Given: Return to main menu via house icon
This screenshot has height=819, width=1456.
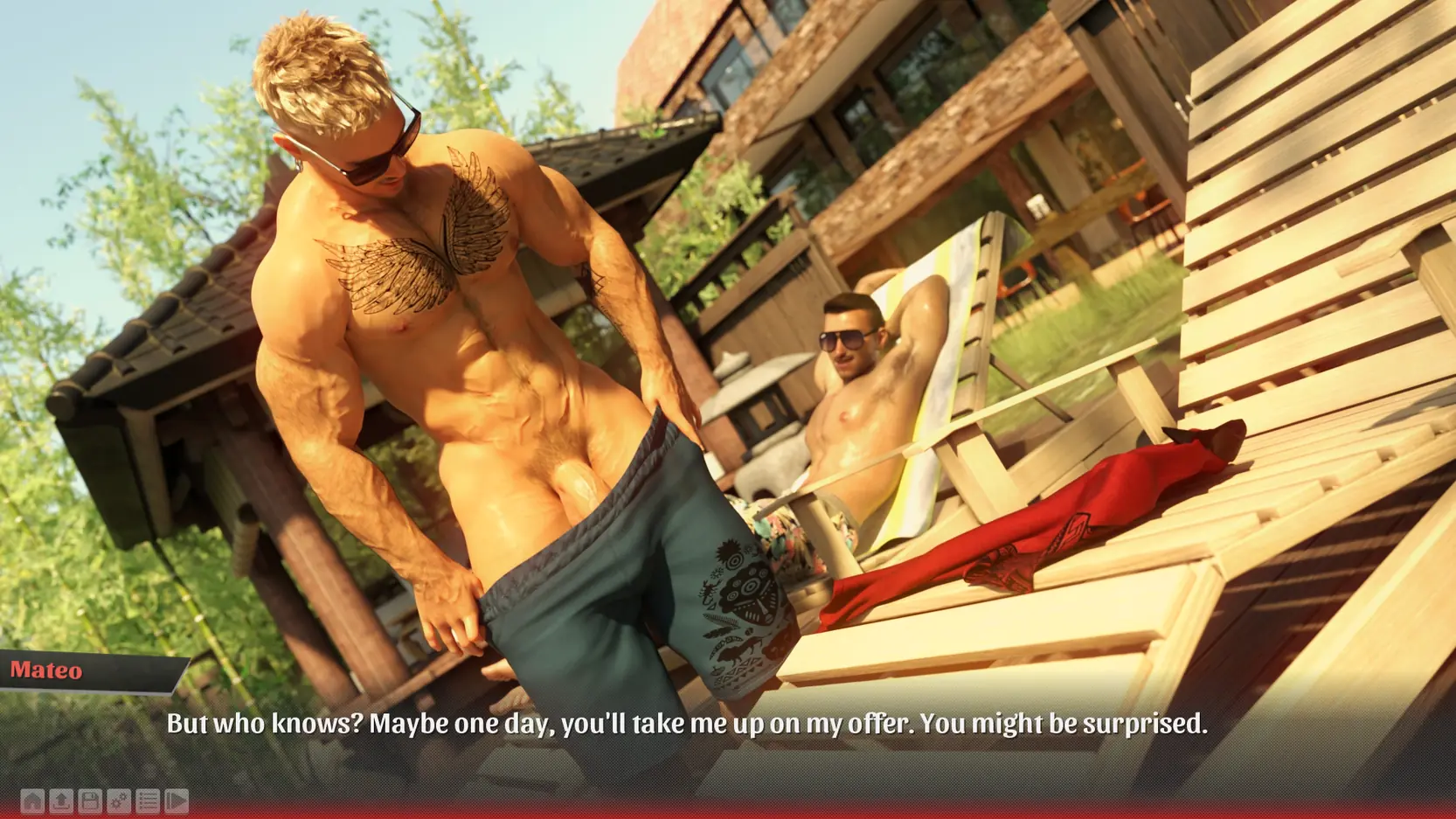Looking at the screenshot, I should (x=32, y=801).
